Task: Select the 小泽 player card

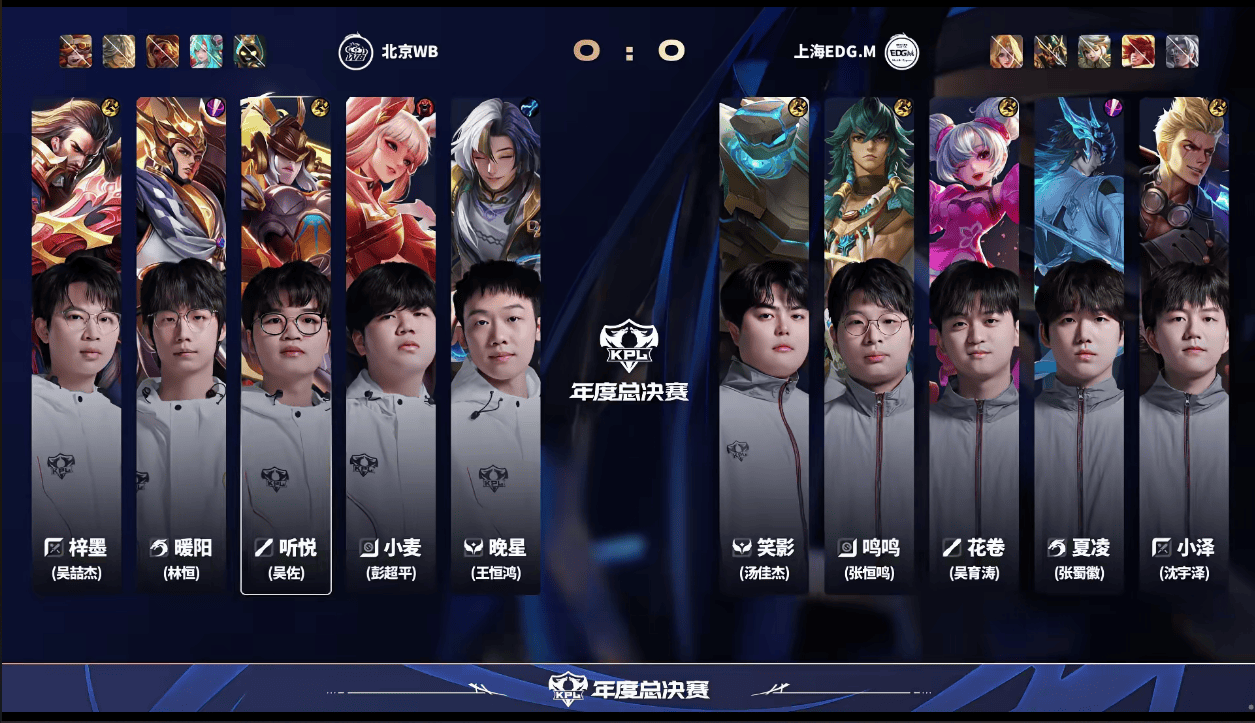Action: 1184,345
